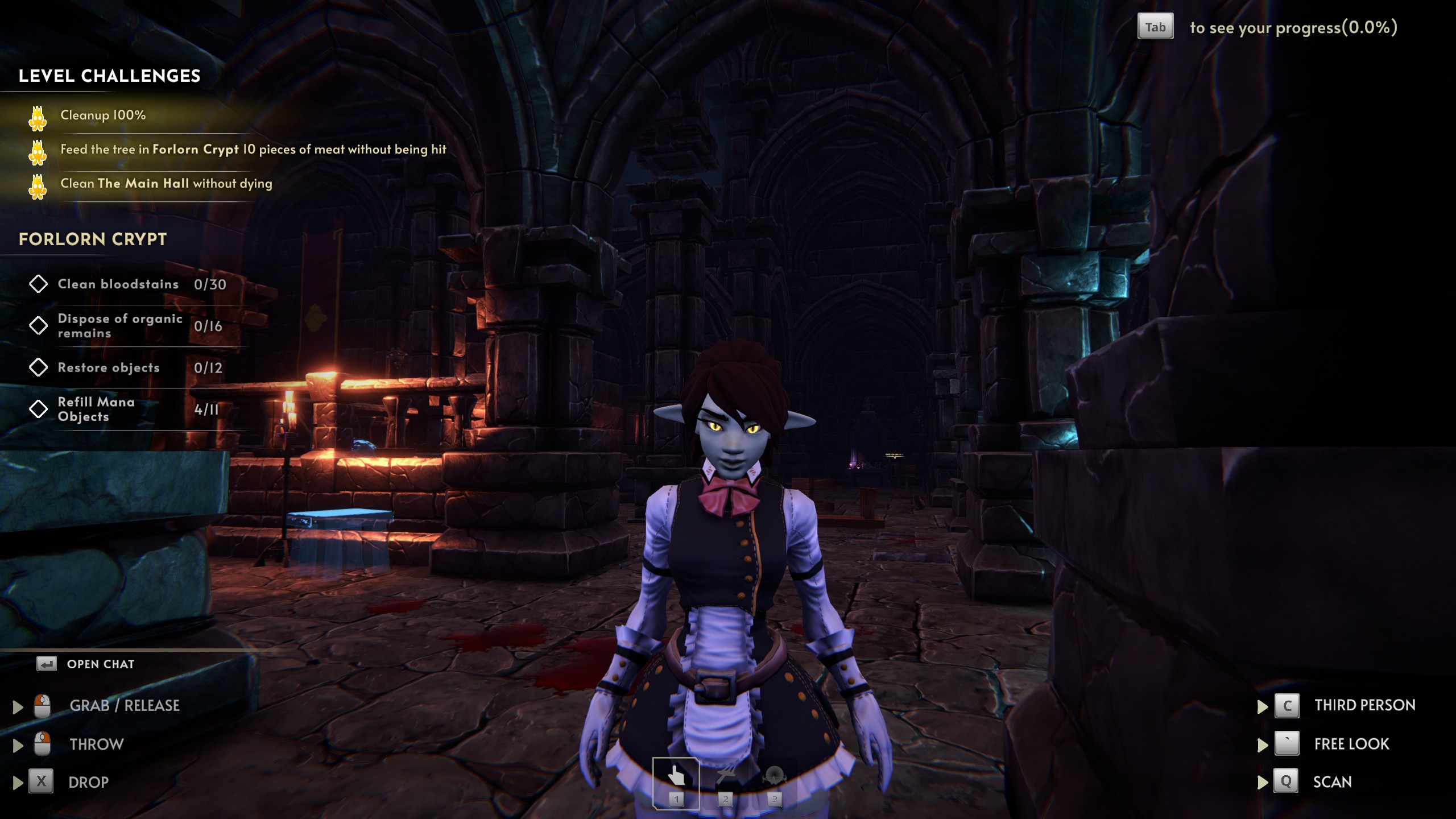The height and width of the screenshot is (819, 1456).
Task: Click the Enter key icon beside OPEN CHAT
Action: pos(48,663)
